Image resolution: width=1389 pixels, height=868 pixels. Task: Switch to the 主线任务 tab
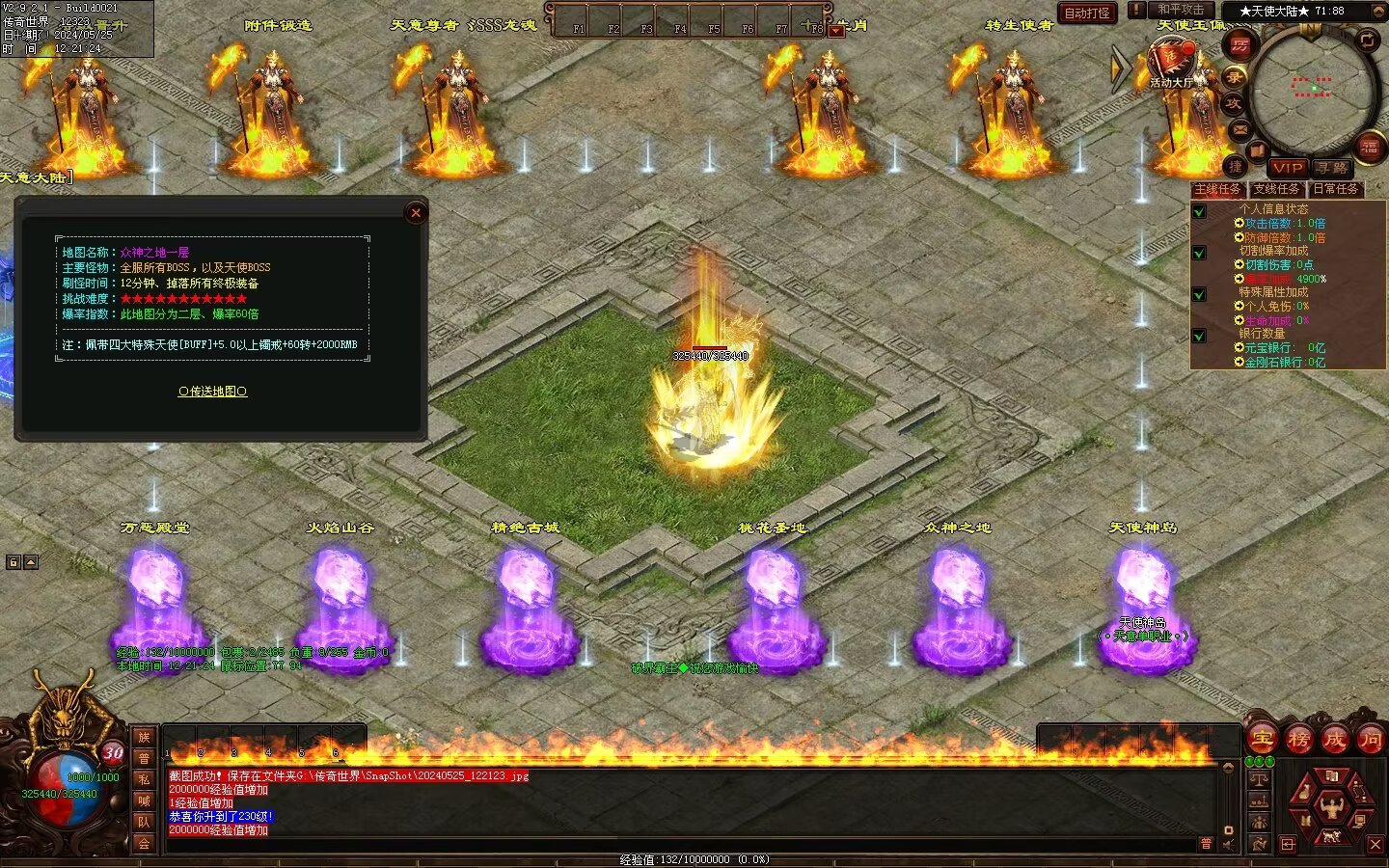1217,189
